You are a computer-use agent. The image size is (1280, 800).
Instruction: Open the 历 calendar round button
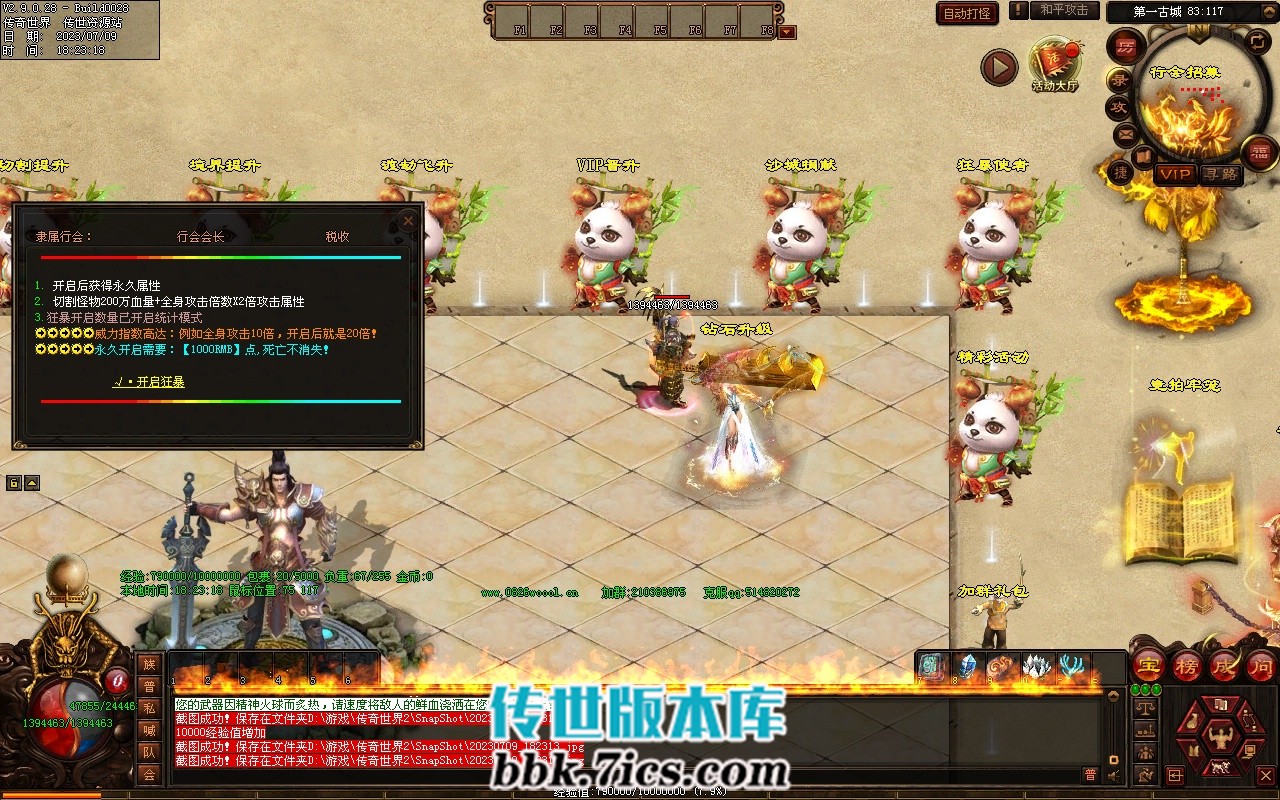[1126, 48]
